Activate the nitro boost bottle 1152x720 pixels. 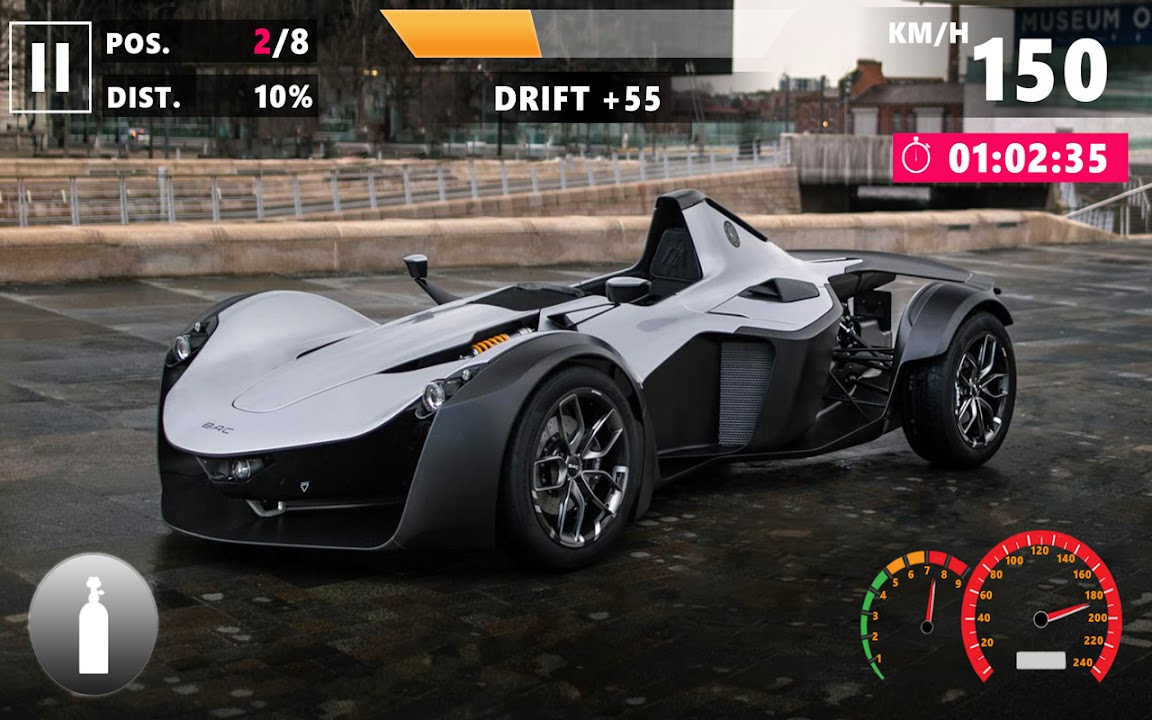pos(94,624)
